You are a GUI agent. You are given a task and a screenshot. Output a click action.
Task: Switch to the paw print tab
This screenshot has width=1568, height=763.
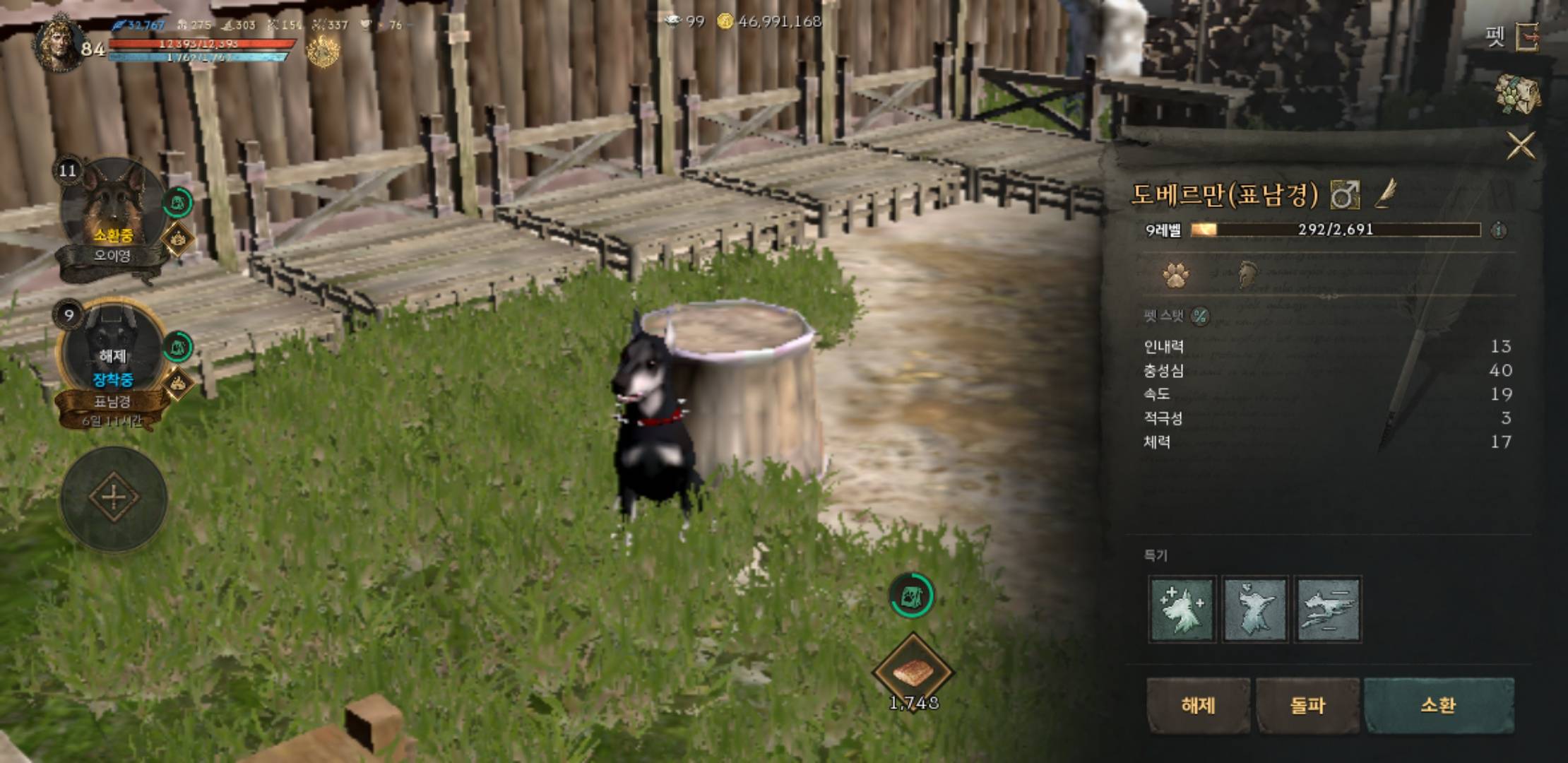(x=1175, y=275)
